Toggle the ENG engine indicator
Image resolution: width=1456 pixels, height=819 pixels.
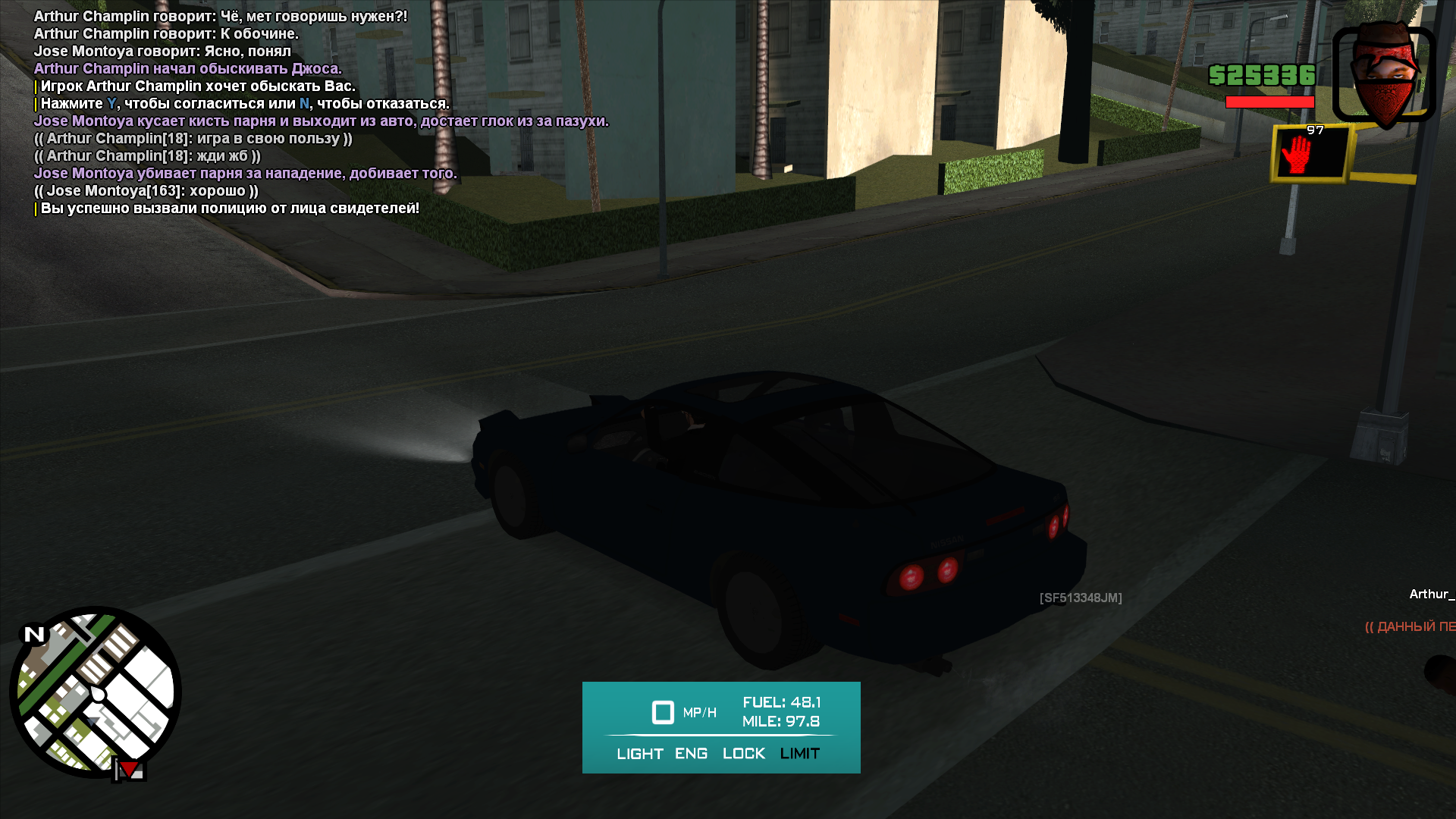691,754
